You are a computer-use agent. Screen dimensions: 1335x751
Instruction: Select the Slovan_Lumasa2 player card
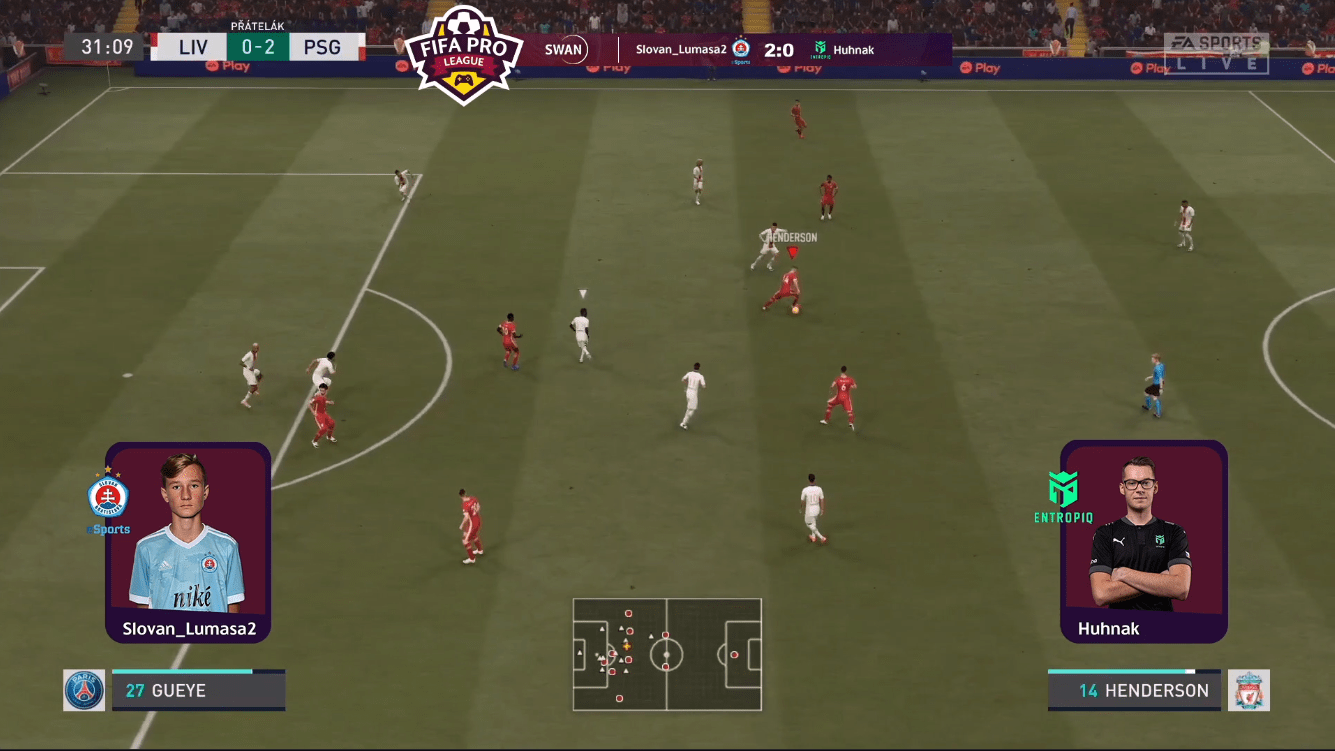pos(188,541)
